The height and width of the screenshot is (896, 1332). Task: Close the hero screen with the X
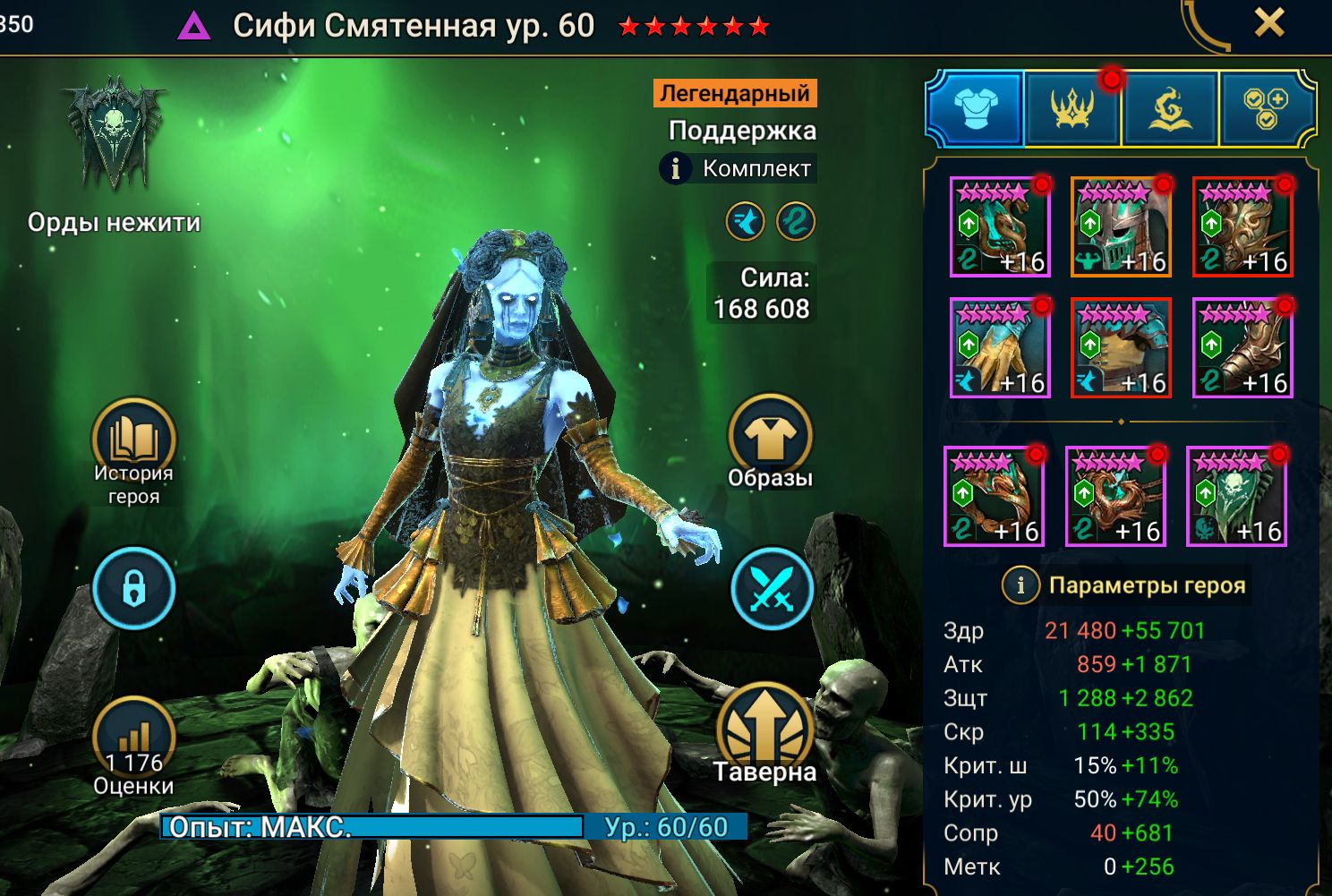1269,23
